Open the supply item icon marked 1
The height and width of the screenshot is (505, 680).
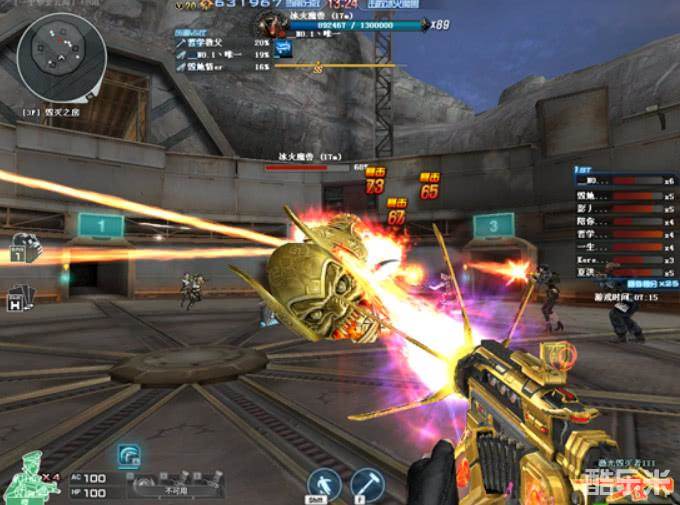(23, 249)
